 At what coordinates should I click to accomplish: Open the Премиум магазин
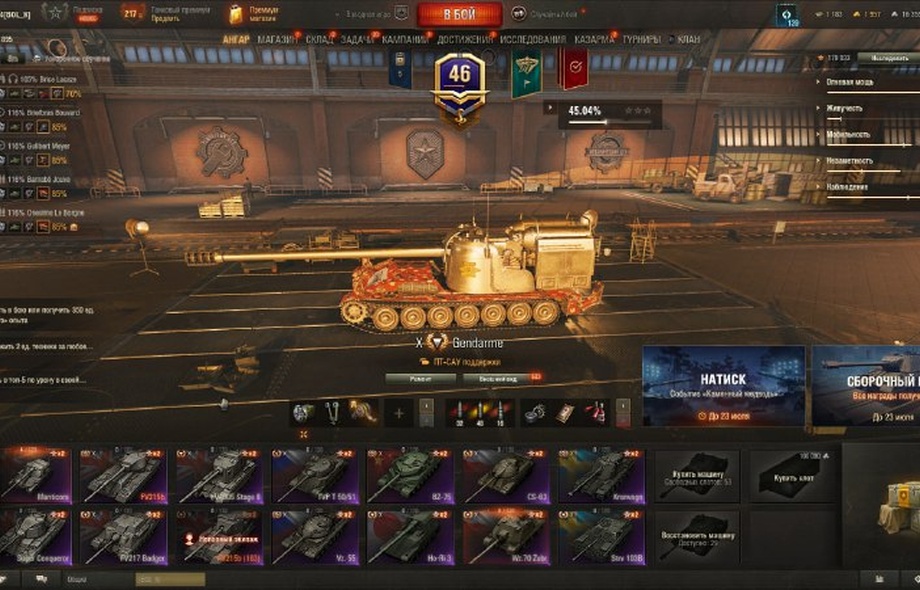[254, 14]
